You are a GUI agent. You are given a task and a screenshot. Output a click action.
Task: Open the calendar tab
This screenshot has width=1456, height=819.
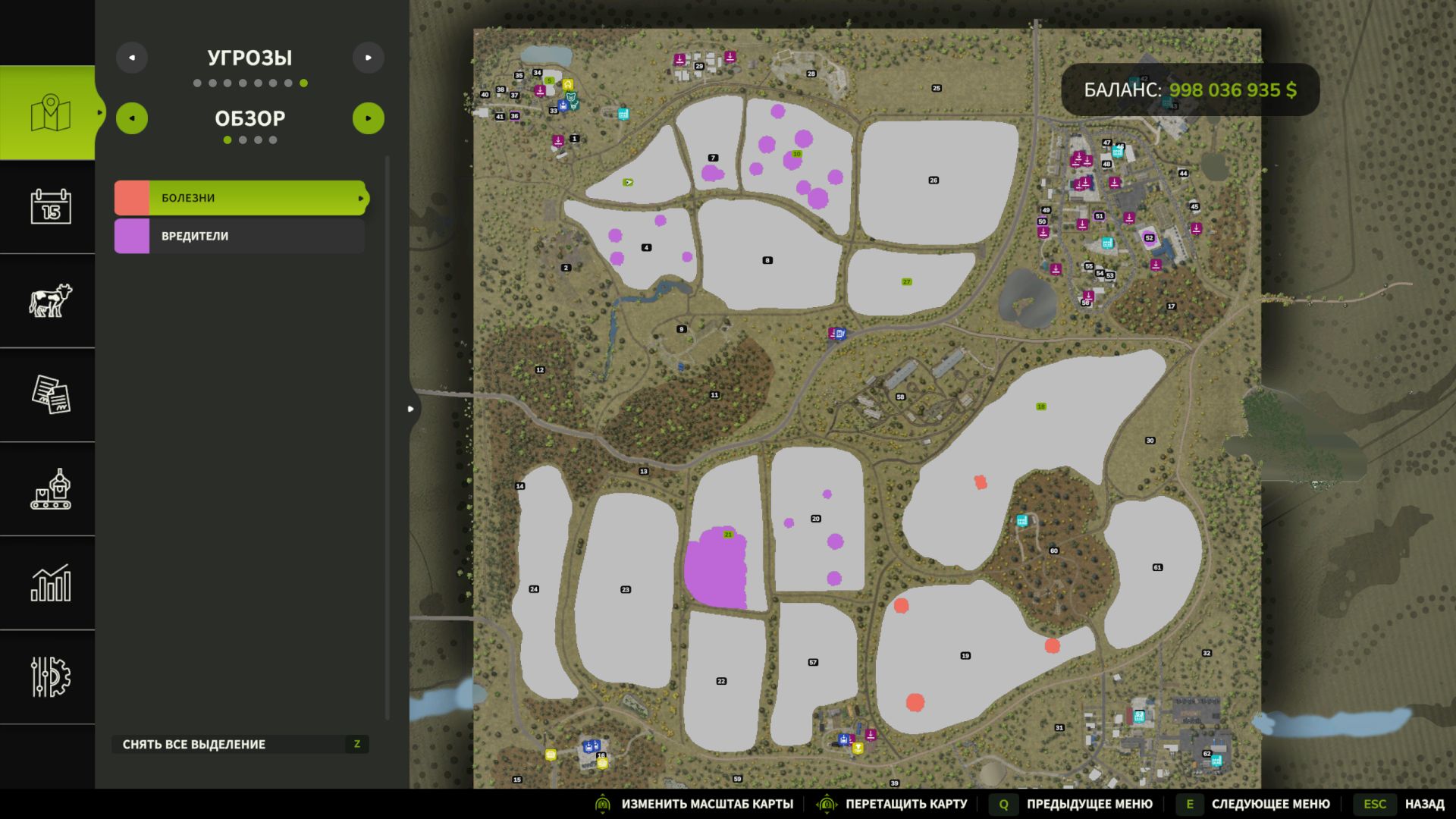(50, 206)
